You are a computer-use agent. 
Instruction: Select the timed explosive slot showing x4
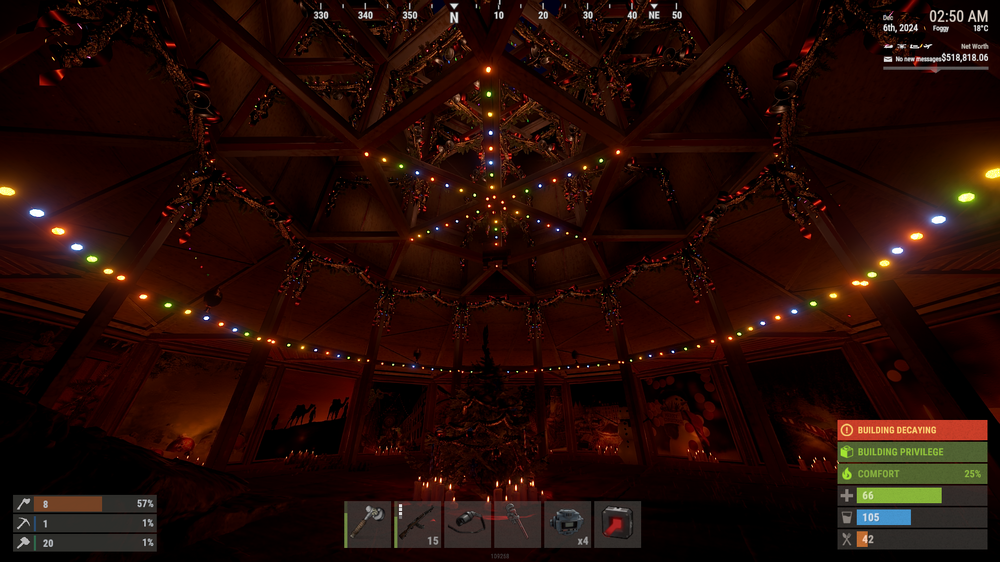pos(568,524)
